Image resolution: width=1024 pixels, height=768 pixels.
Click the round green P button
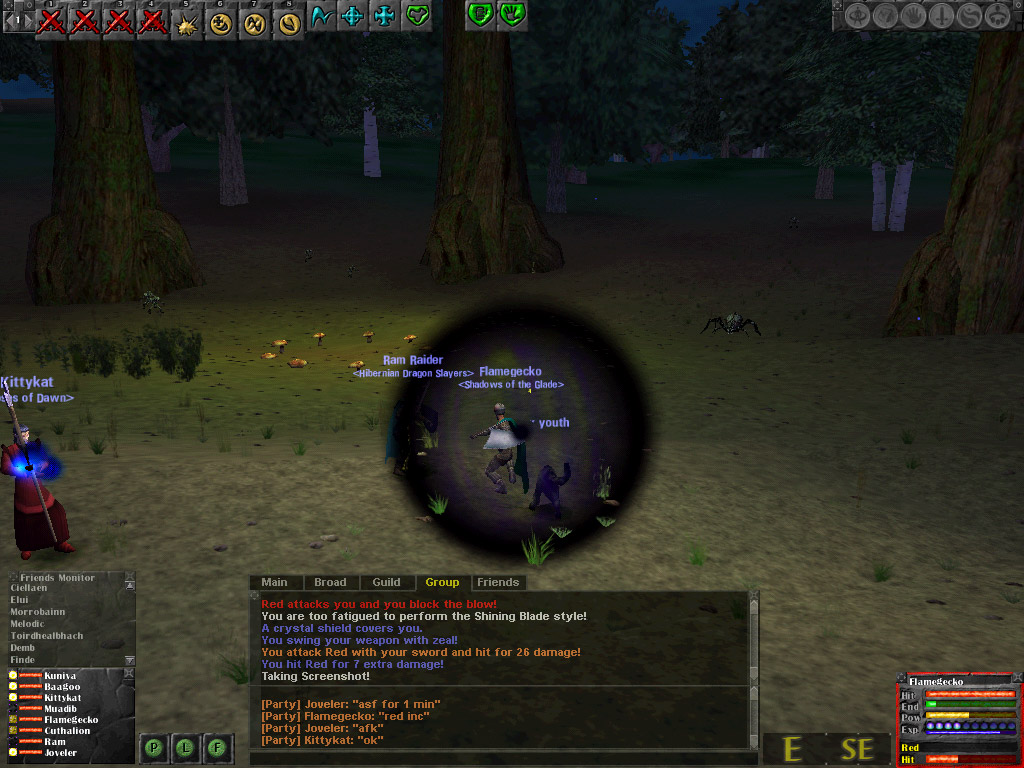154,747
